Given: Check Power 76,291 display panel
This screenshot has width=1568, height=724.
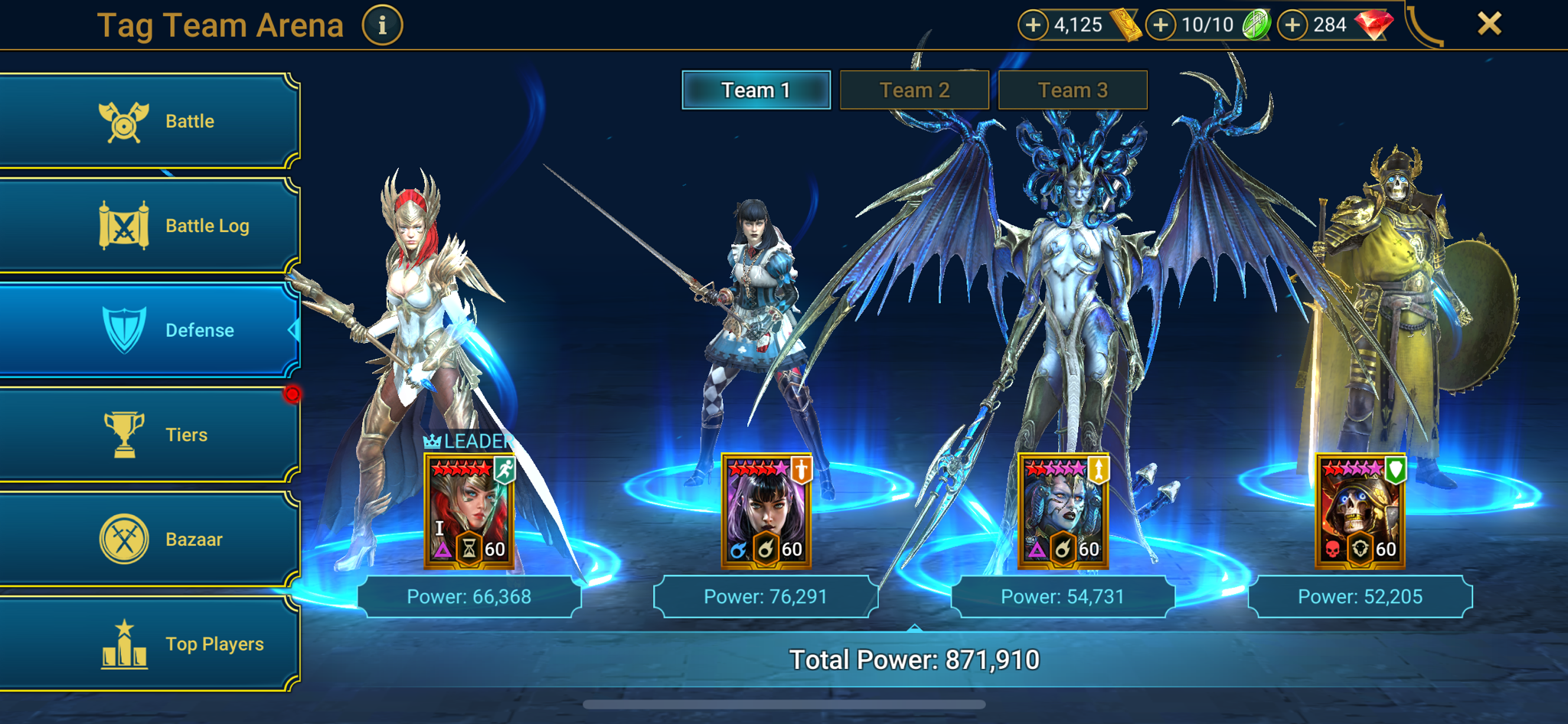Looking at the screenshot, I should point(766,598).
